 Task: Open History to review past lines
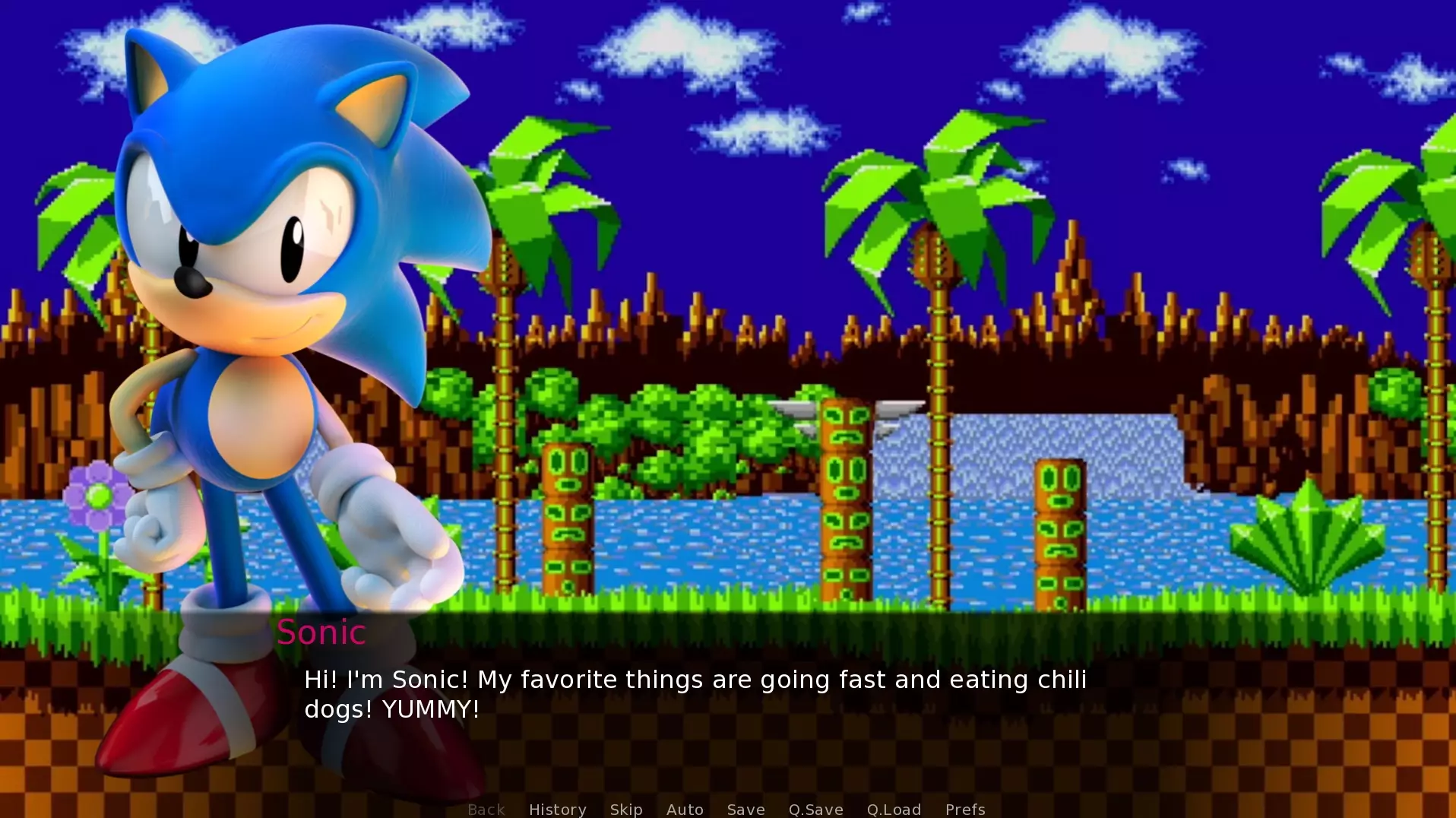[x=557, y=809]
